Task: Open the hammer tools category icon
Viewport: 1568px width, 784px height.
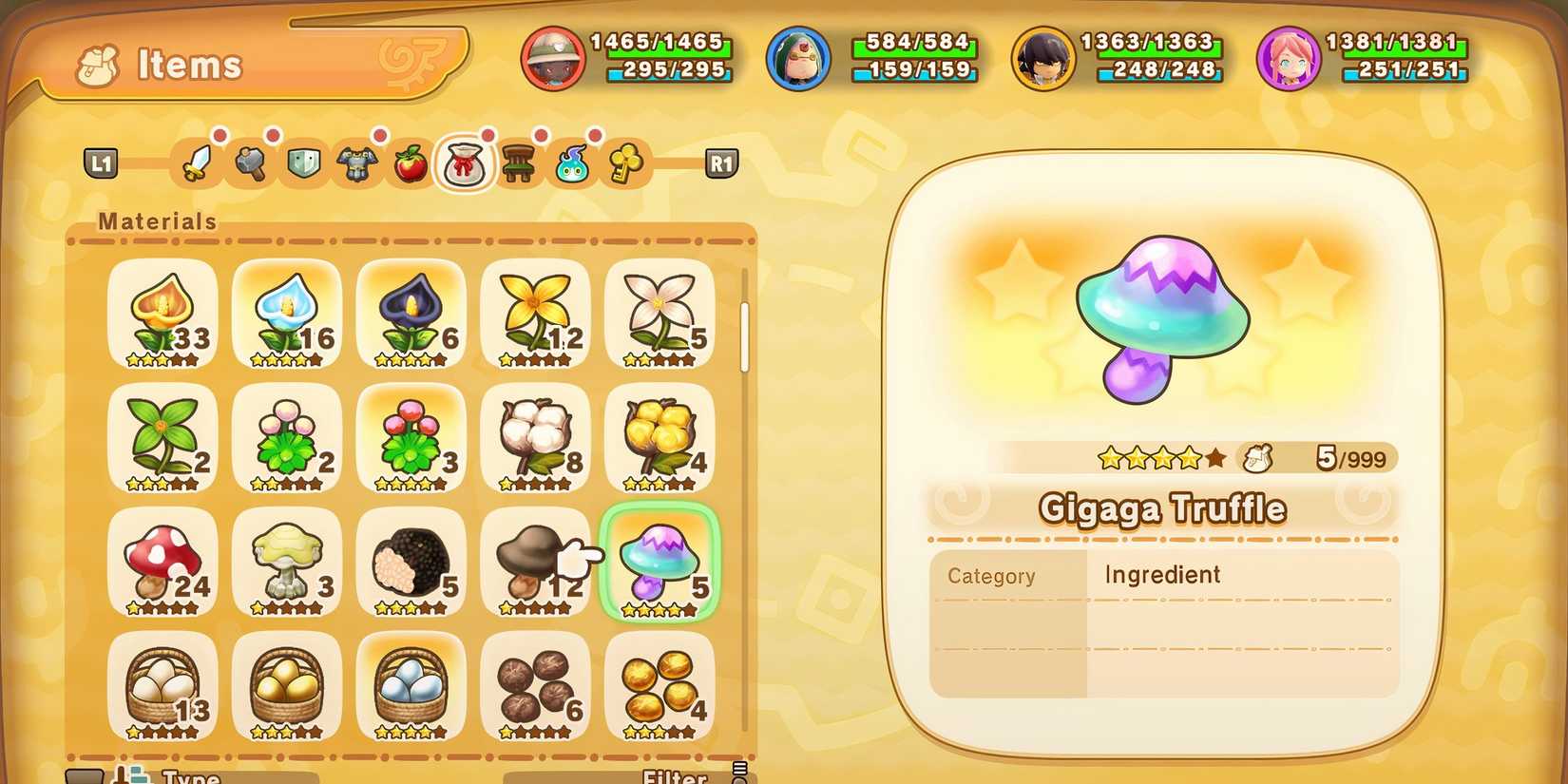Action: coord(250,162)
